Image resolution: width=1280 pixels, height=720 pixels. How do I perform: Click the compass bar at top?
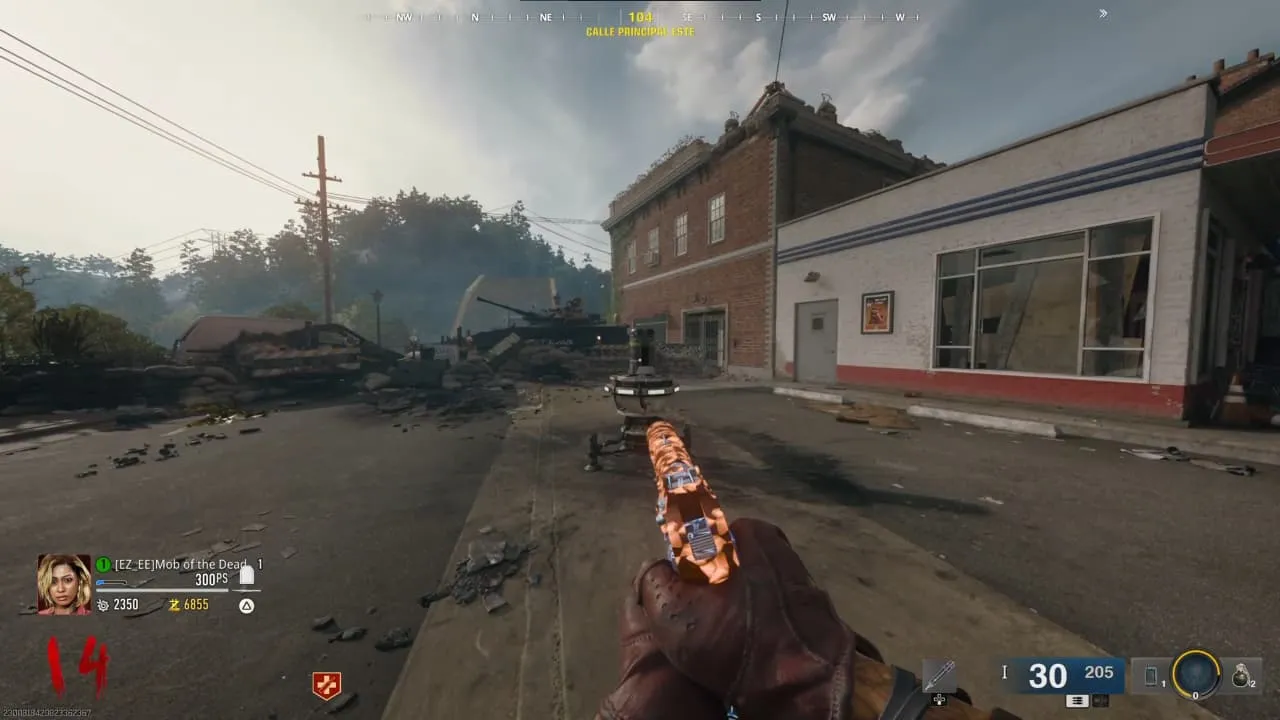tap(640, 17)
